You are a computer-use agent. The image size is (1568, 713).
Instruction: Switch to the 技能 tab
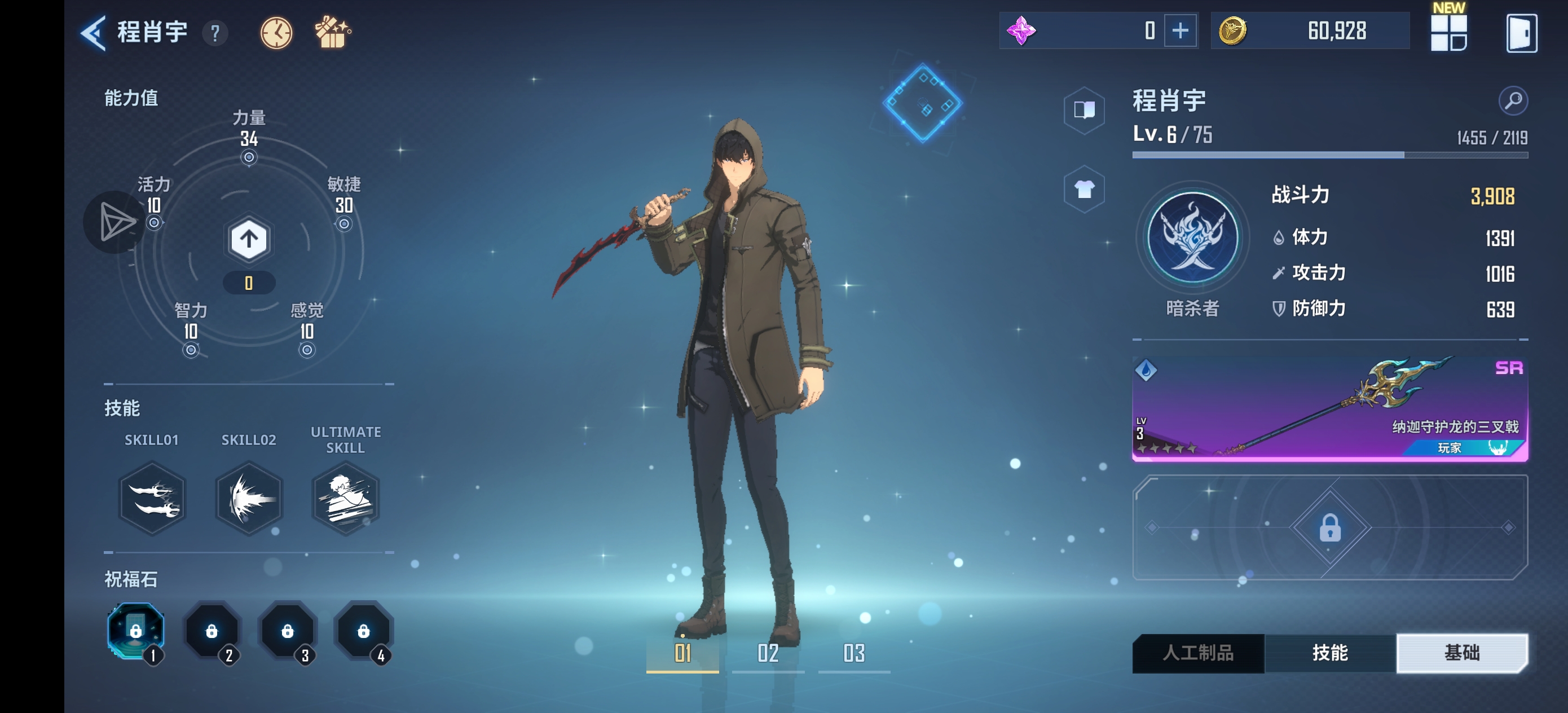coord(1331,652)
